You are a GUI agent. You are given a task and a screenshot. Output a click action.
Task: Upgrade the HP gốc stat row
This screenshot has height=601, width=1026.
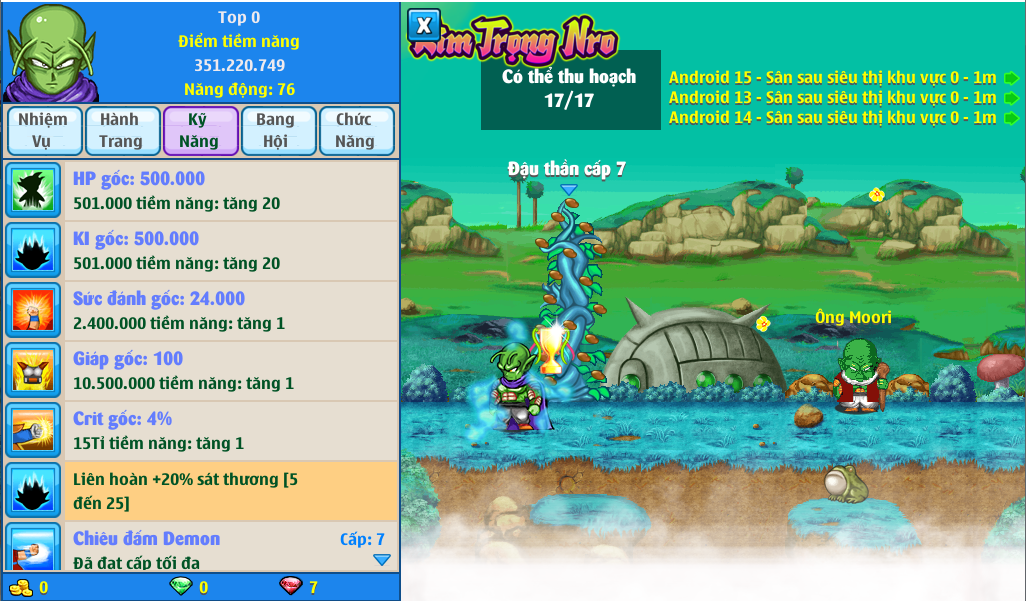[200, 191]
